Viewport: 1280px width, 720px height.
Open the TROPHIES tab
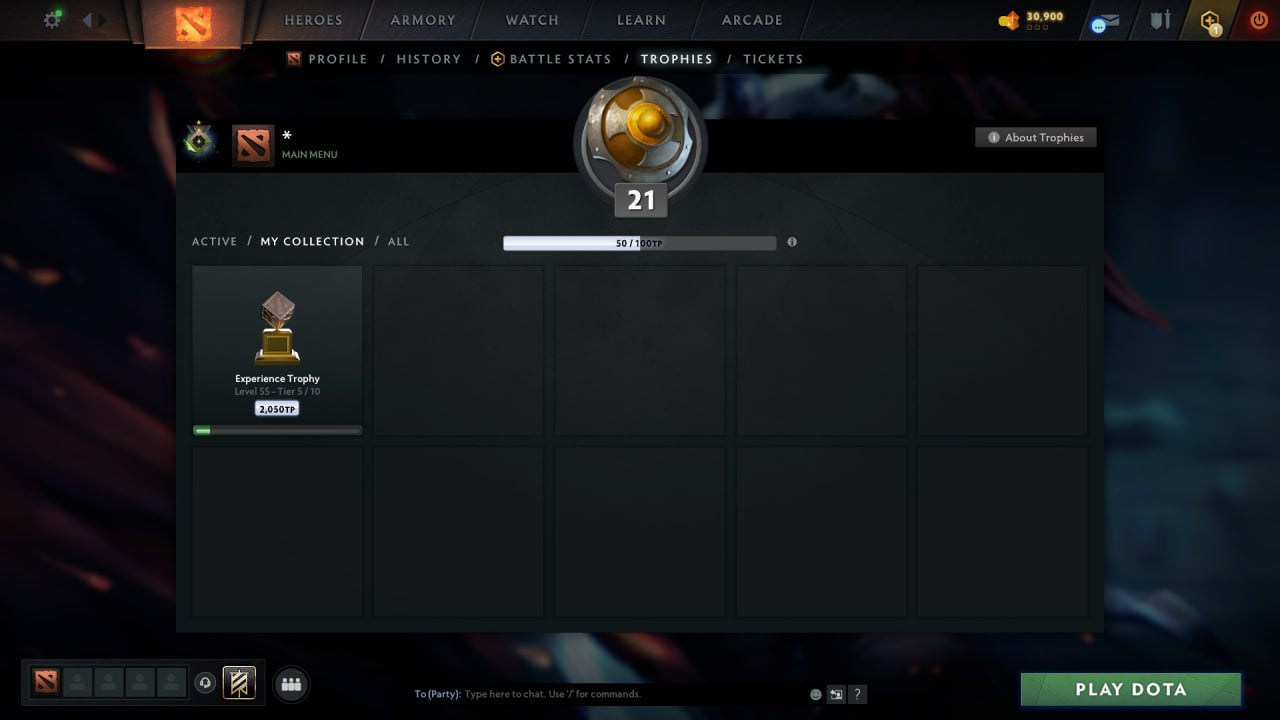click(x=676, y=59)
